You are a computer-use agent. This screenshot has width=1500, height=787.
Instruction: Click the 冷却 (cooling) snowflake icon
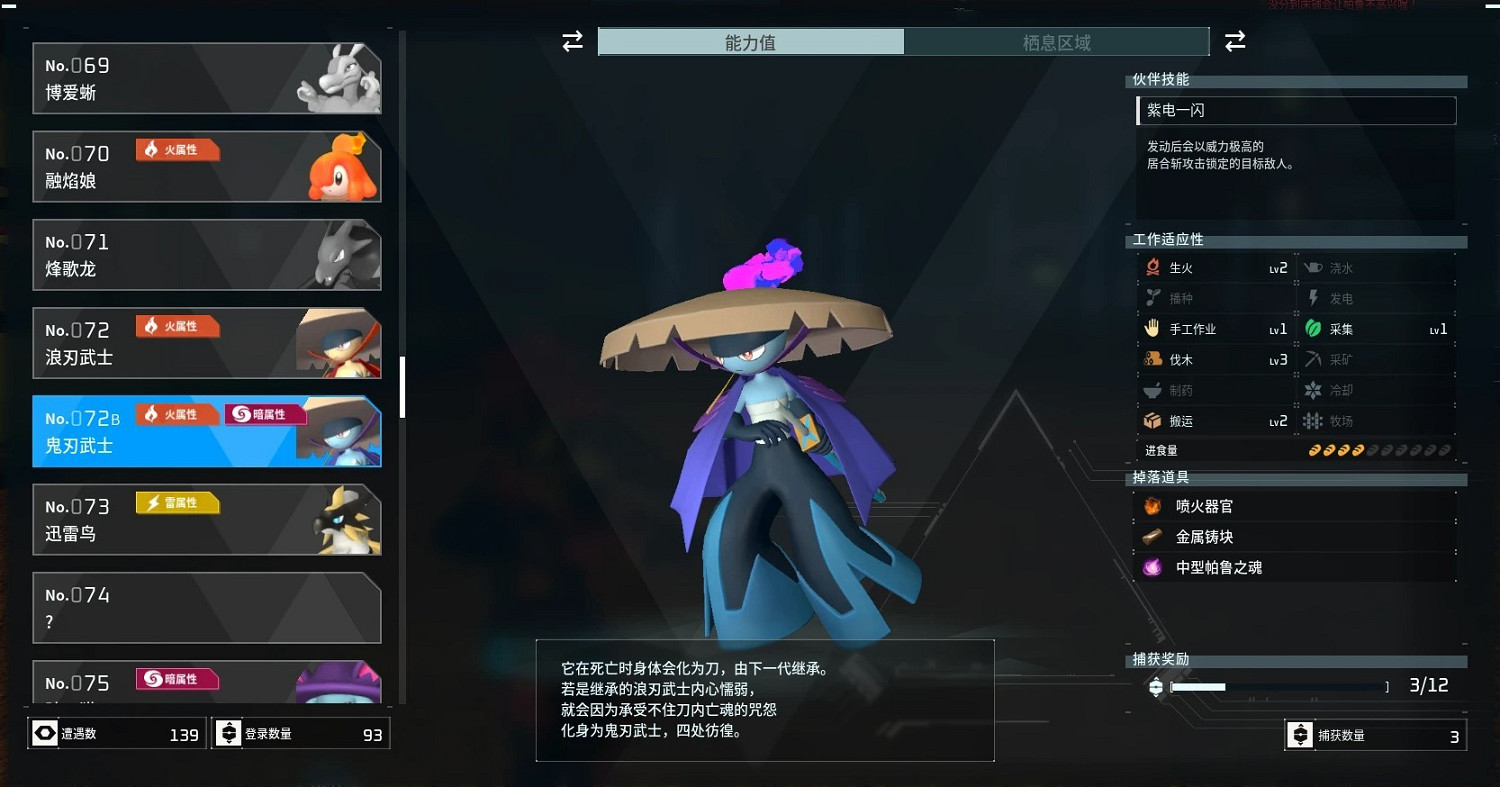[1314, 390]
